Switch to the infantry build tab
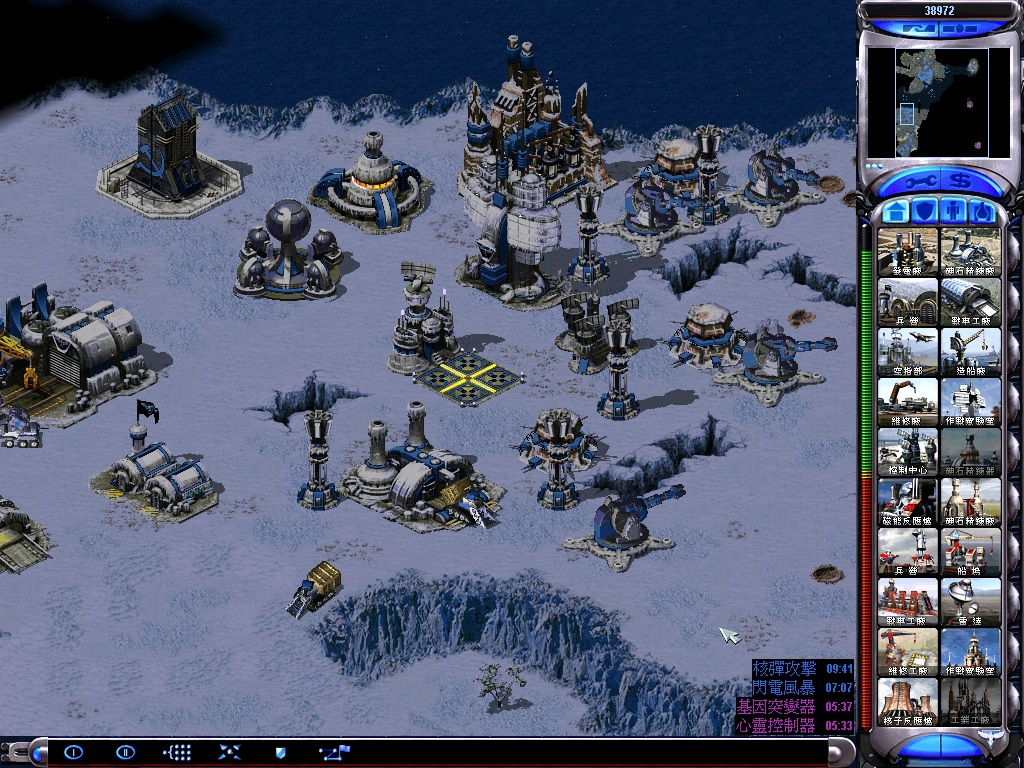Viewport: 1024px width, 768px height. (x=954, y=212)
